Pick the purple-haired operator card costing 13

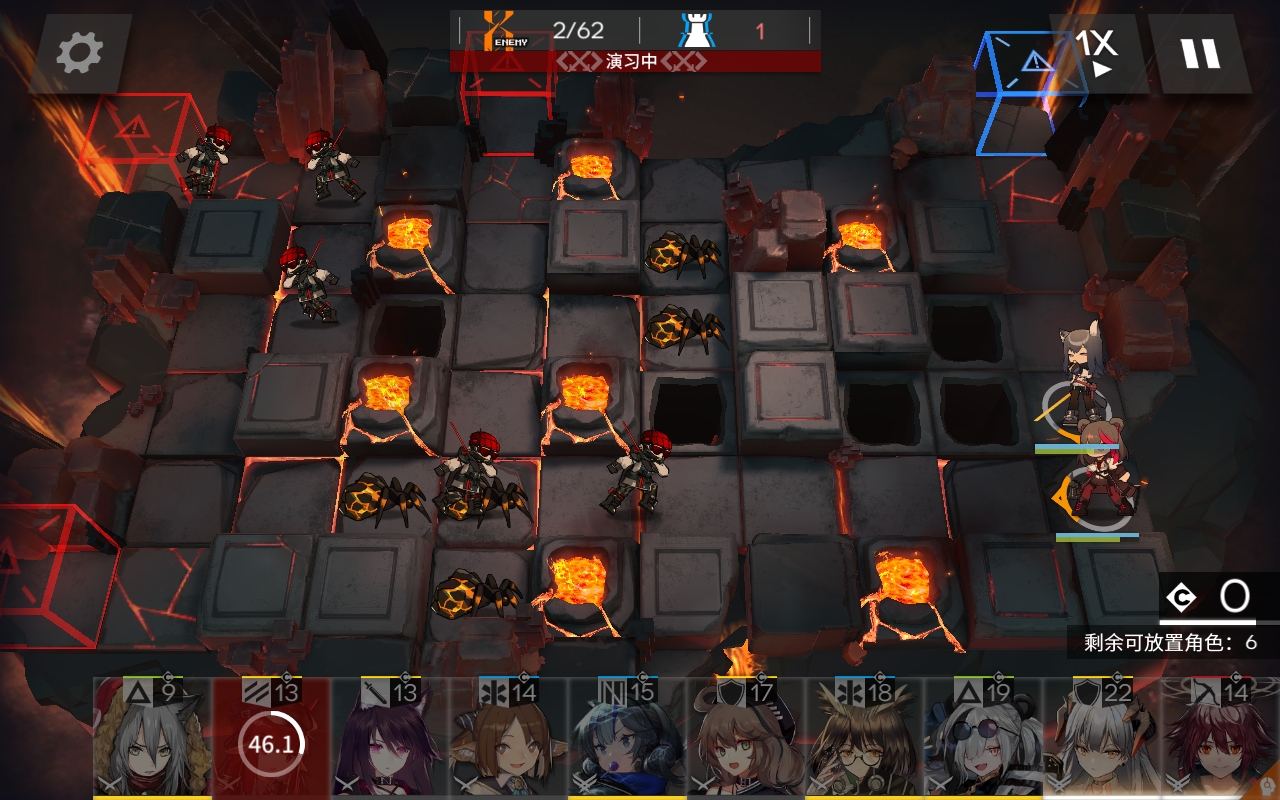[390, 740]
